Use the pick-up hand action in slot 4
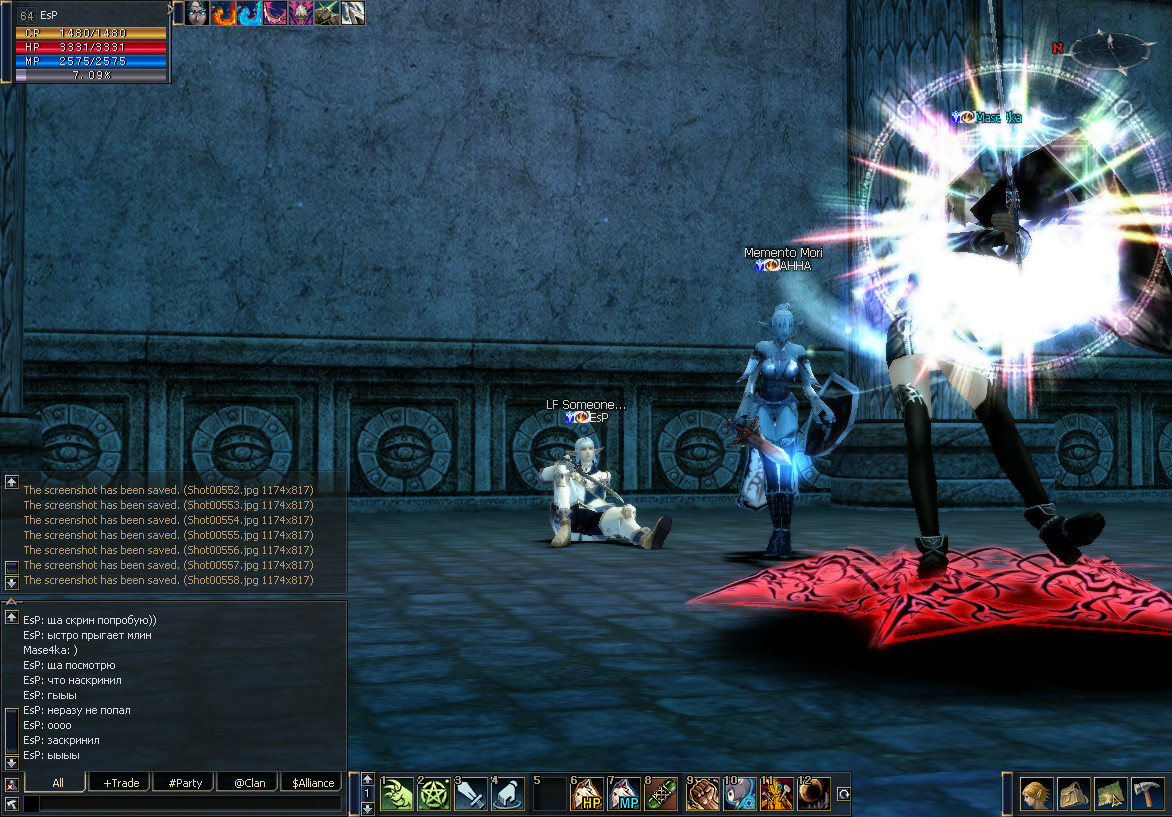The image size is (1172, 817). coord(508,794)
